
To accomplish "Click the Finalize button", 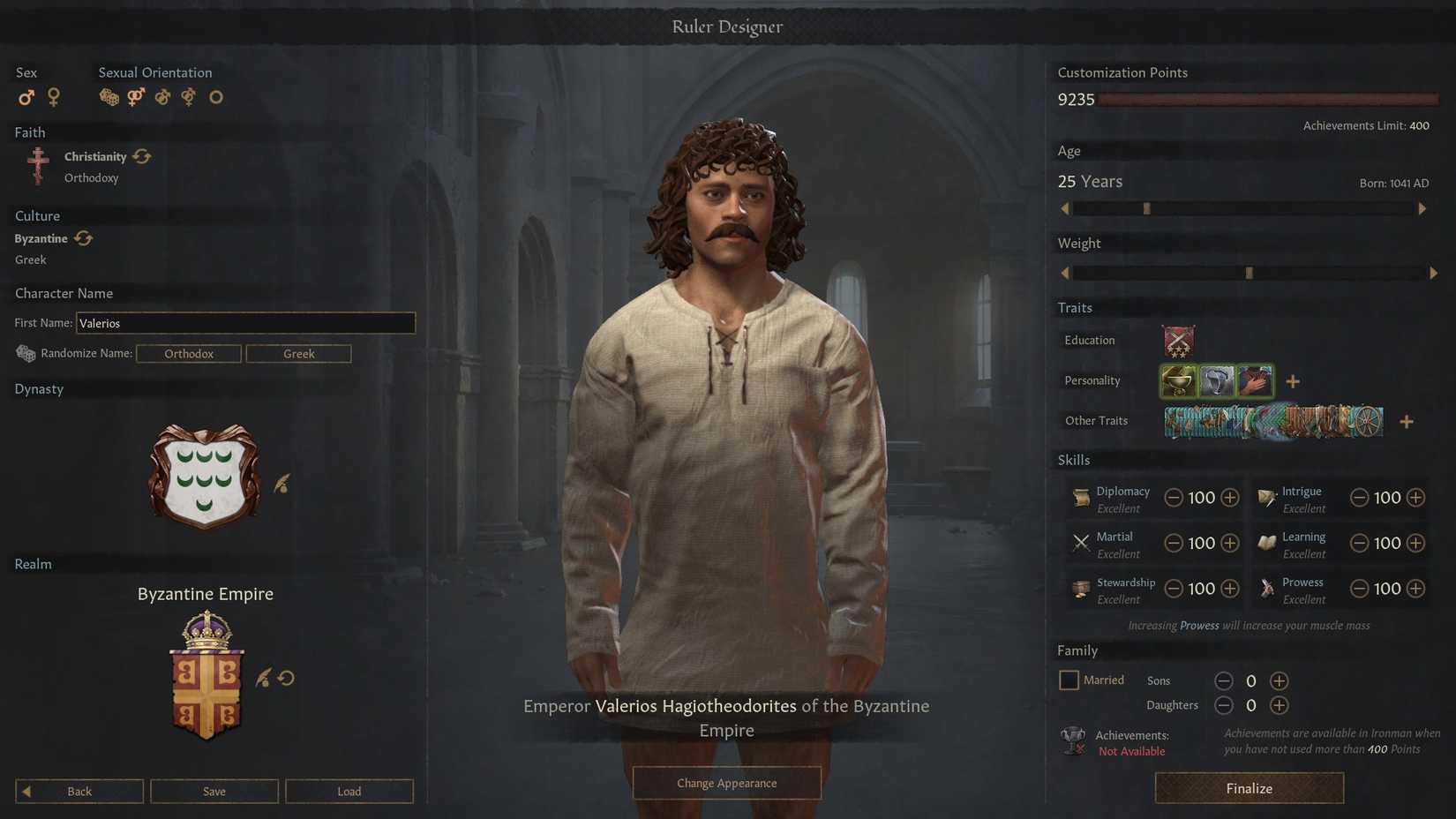I will click(x=1249, y=788).
